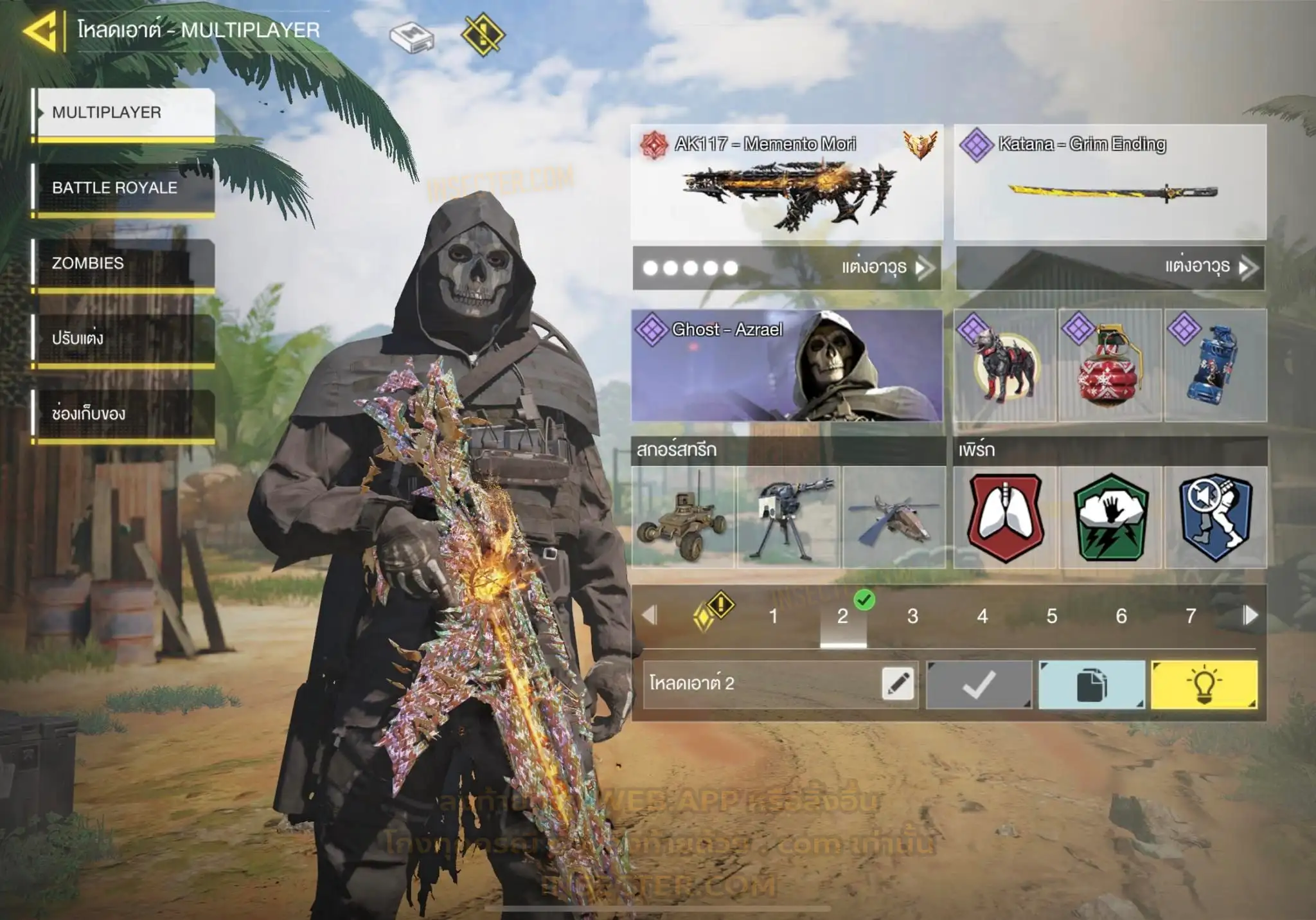
Task: Select the Katana Grim Ending secondary weapon
Action: [1110, 183]
